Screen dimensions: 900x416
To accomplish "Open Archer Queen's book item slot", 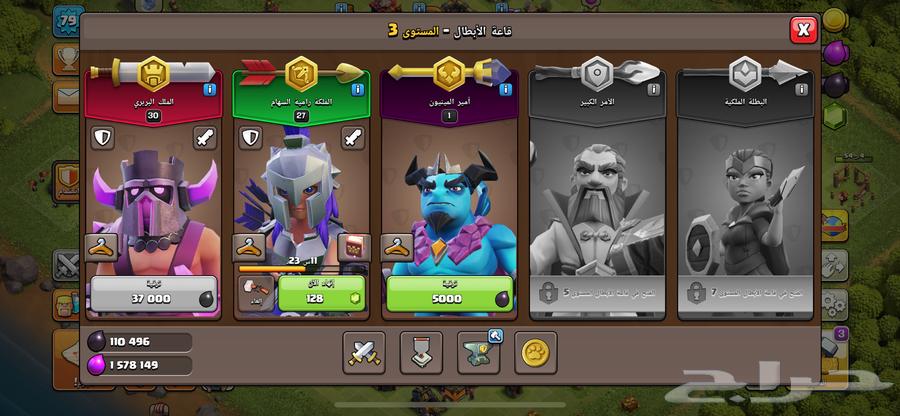I will coord(351,247).
